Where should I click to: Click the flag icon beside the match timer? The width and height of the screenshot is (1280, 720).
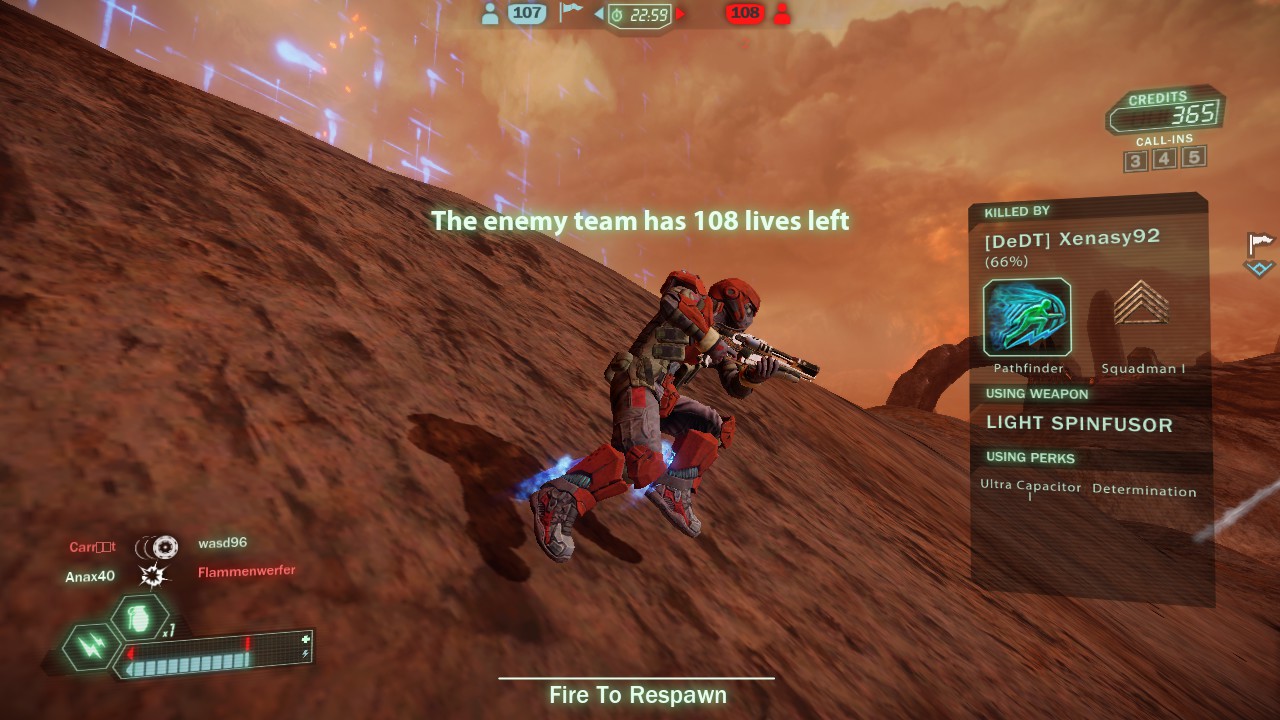[x=571, y=12]
